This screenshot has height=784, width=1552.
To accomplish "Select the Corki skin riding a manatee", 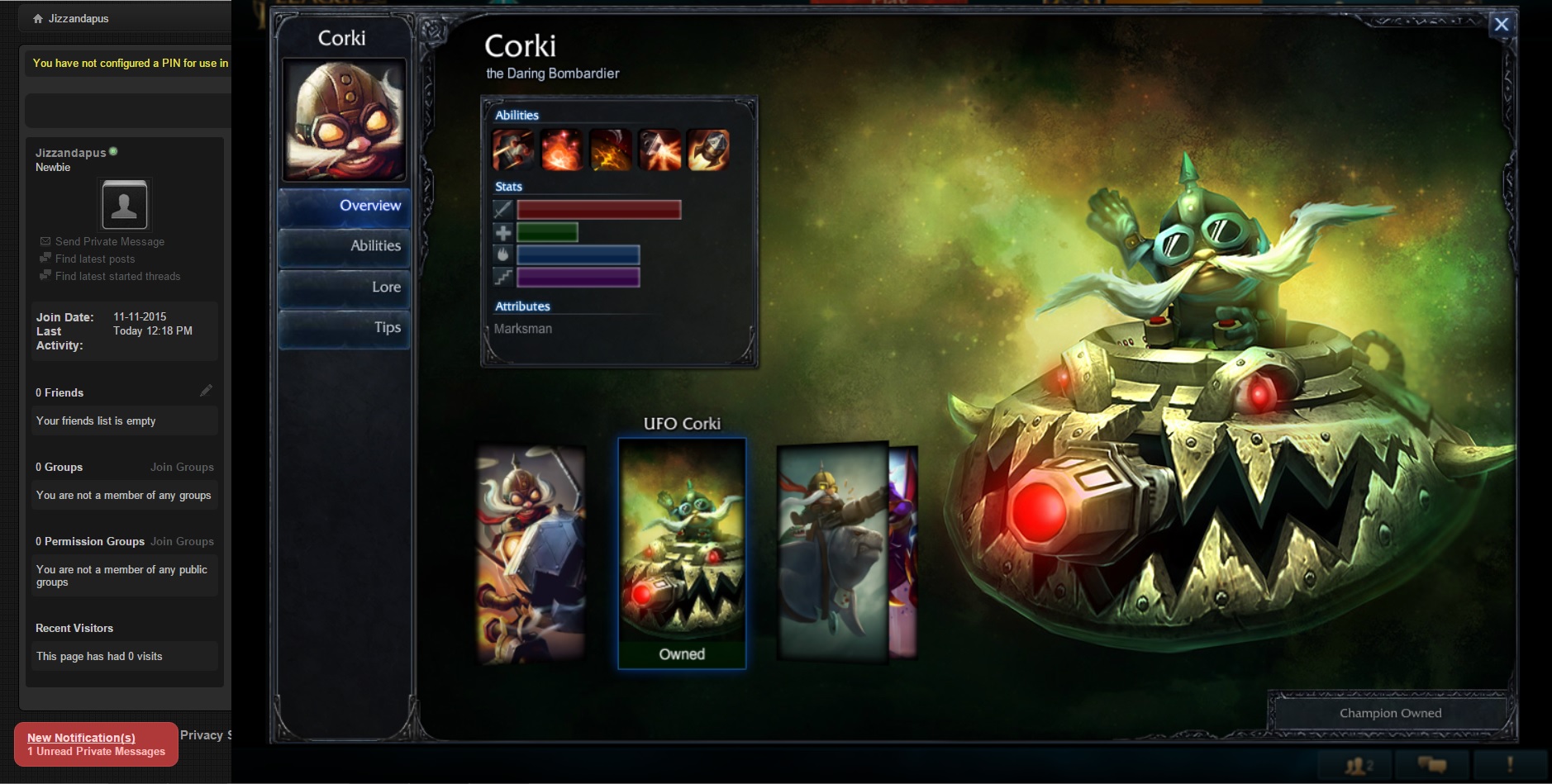I will click(x=831, y=552).
